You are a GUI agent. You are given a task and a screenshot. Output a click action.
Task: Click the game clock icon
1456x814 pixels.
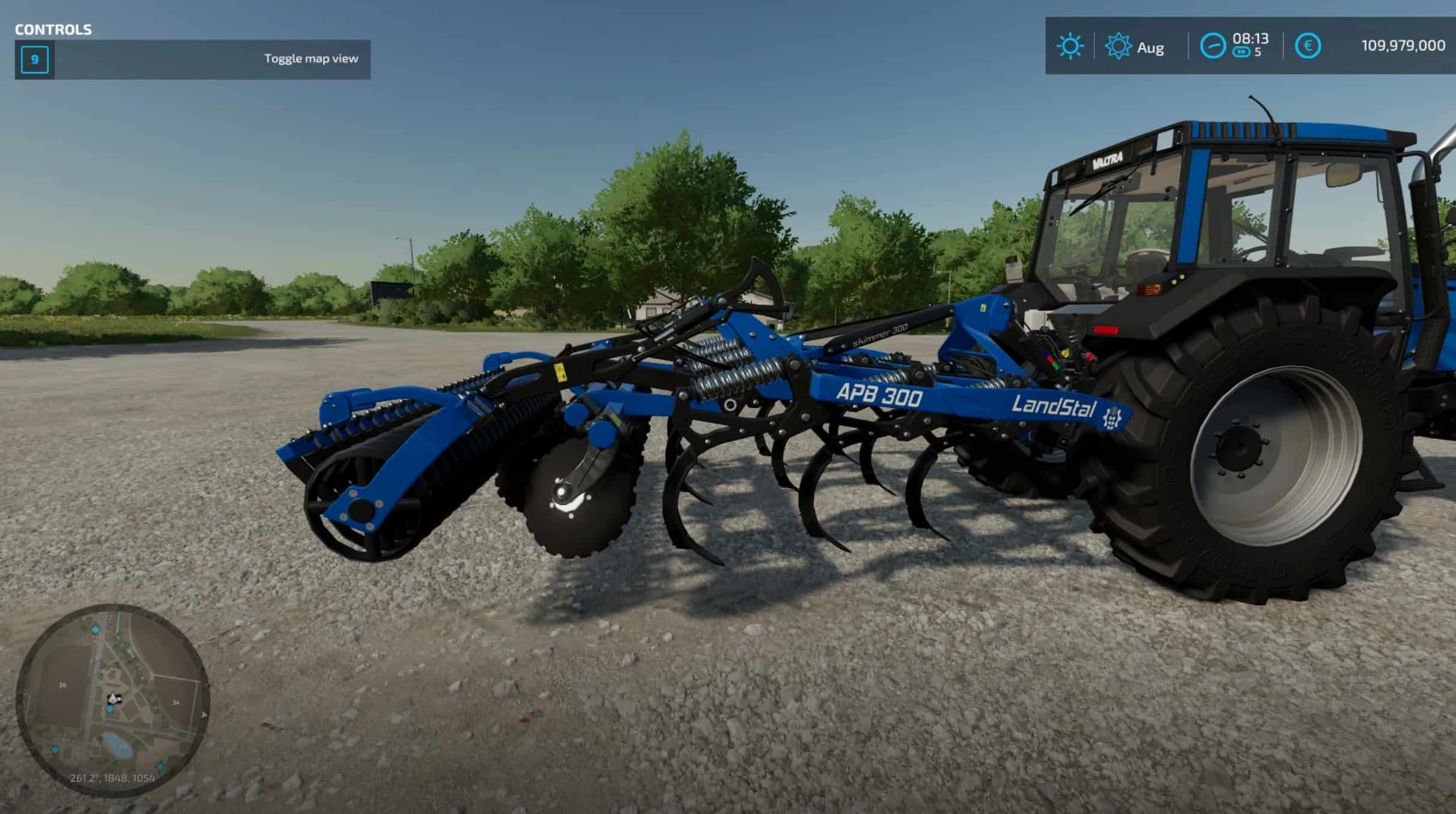tap(1212, 46)
